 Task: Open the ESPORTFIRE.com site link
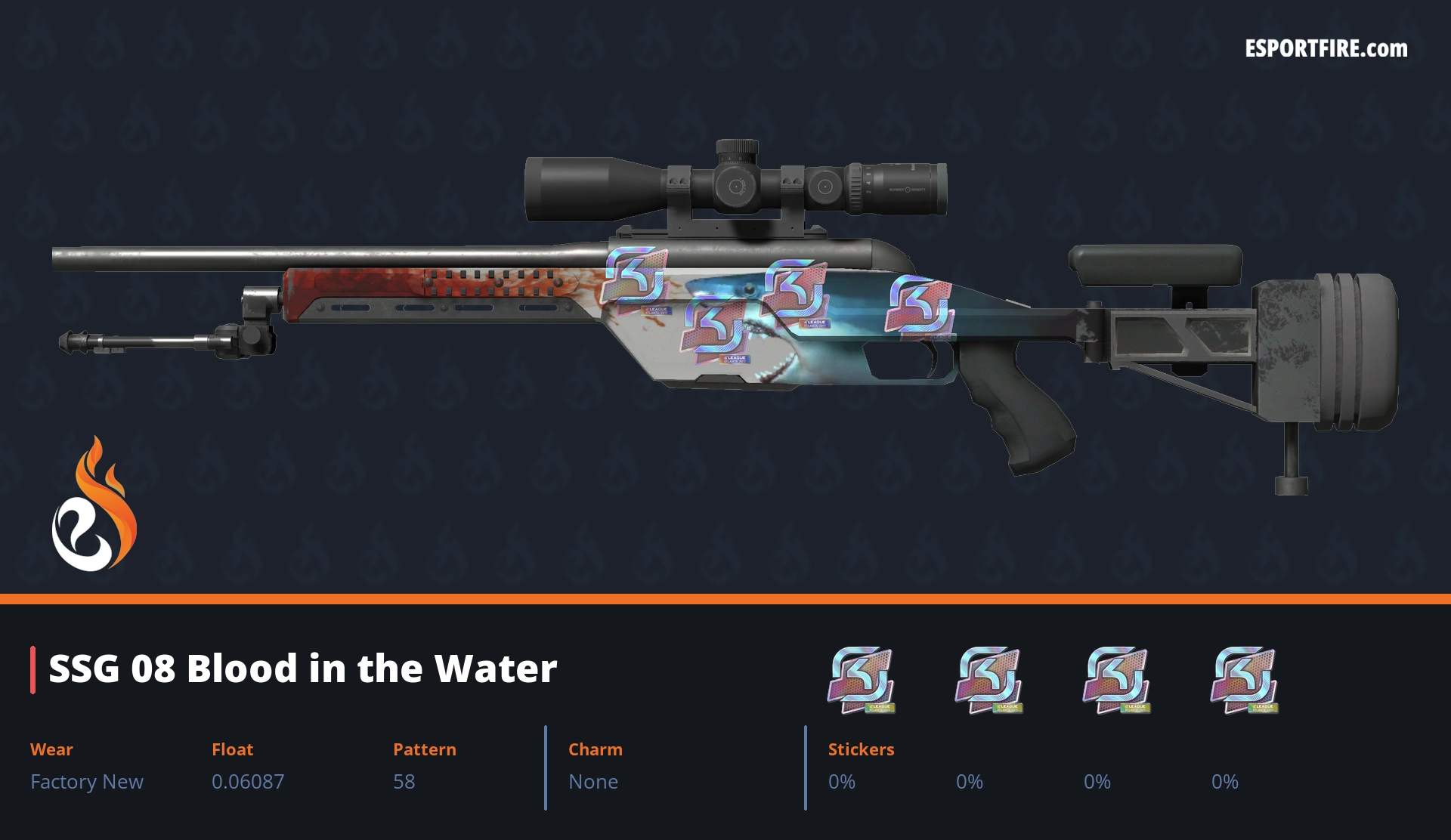pyautogui.click(x=1326, y=49)
